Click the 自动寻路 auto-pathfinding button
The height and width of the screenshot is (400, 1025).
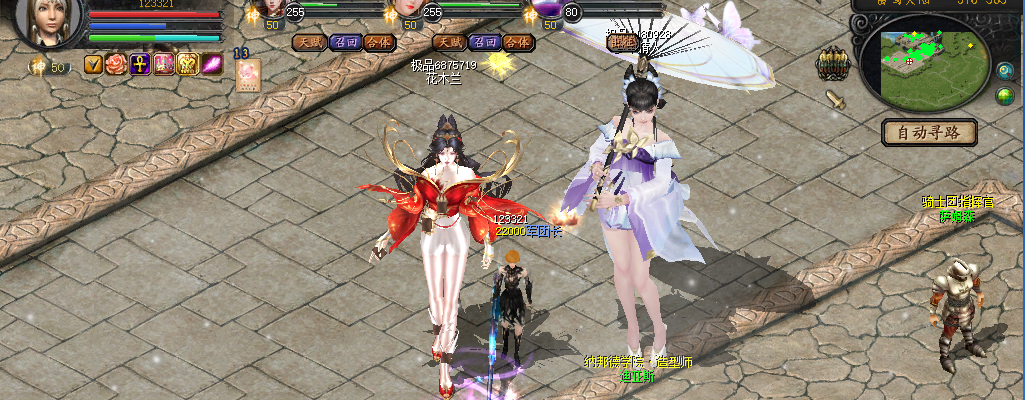[x=929, y=131]
